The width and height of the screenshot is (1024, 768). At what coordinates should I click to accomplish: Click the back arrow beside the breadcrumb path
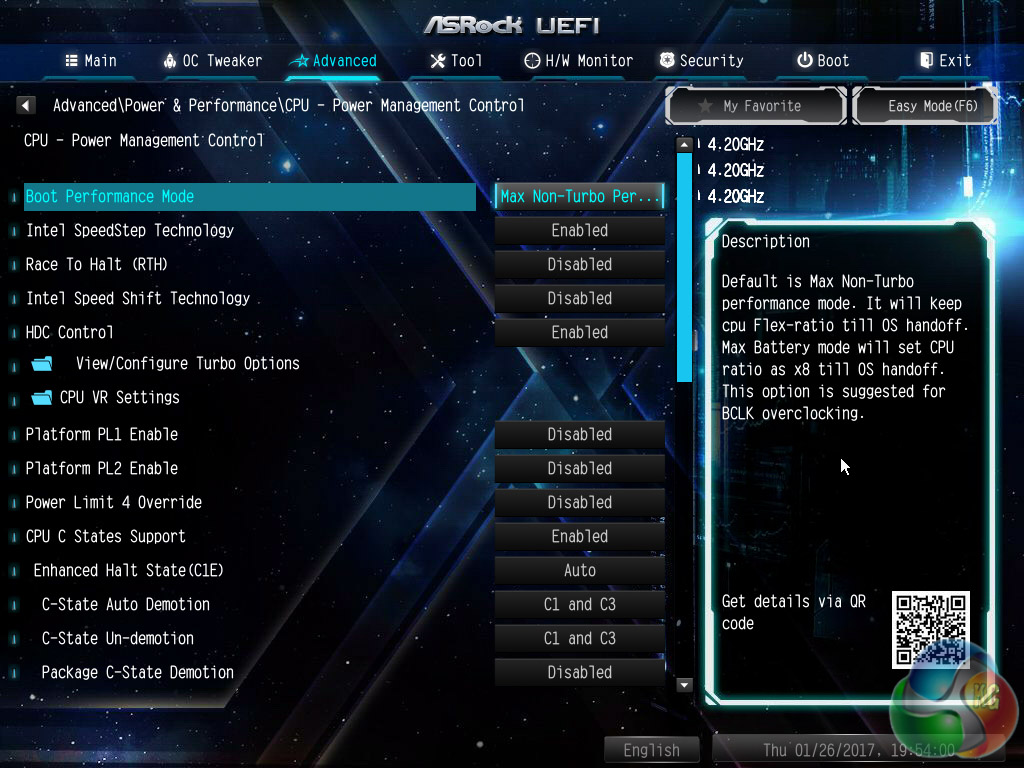point(26,105)
